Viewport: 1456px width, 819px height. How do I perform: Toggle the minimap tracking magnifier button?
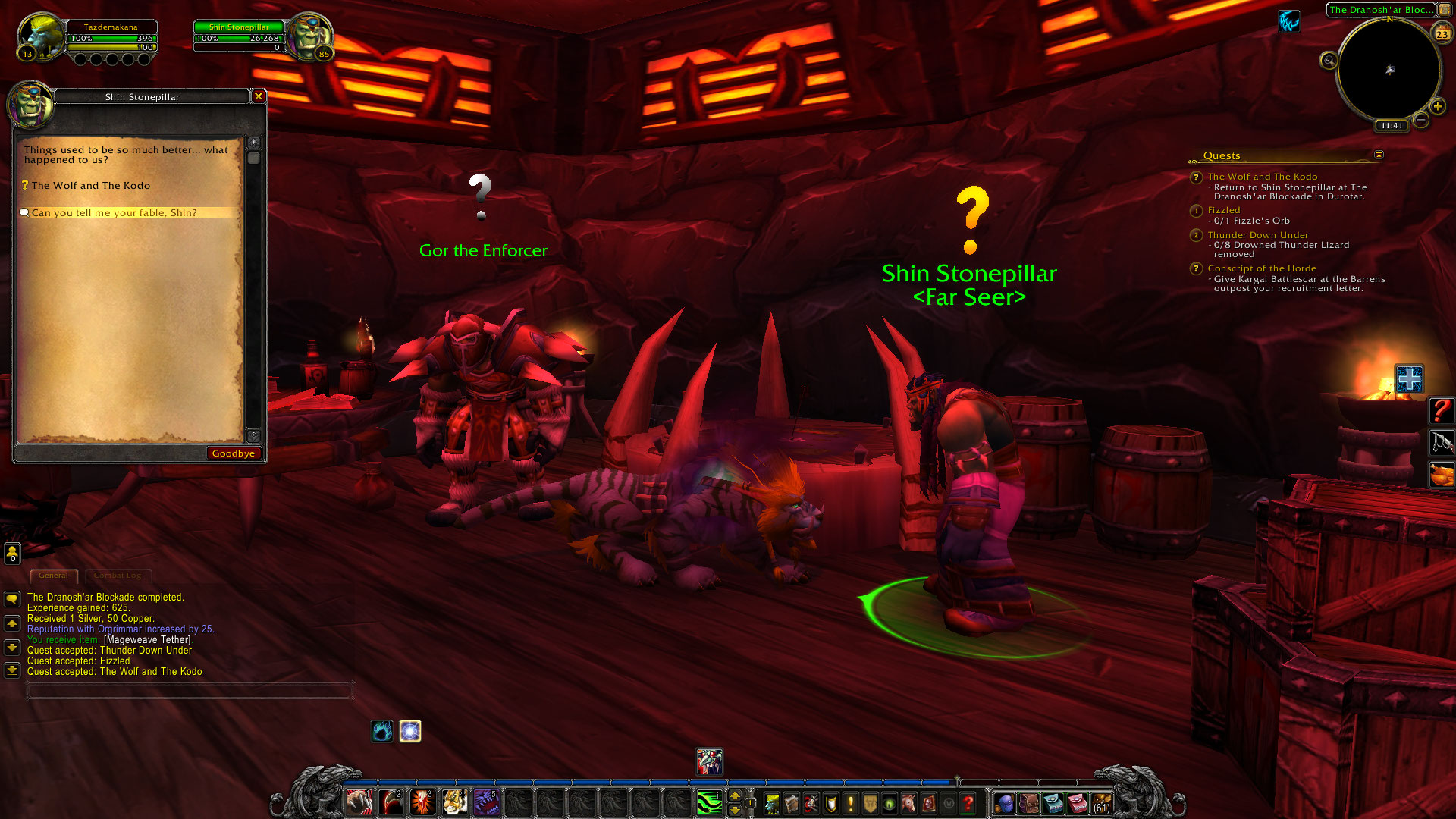click(x=1329, y=61)
